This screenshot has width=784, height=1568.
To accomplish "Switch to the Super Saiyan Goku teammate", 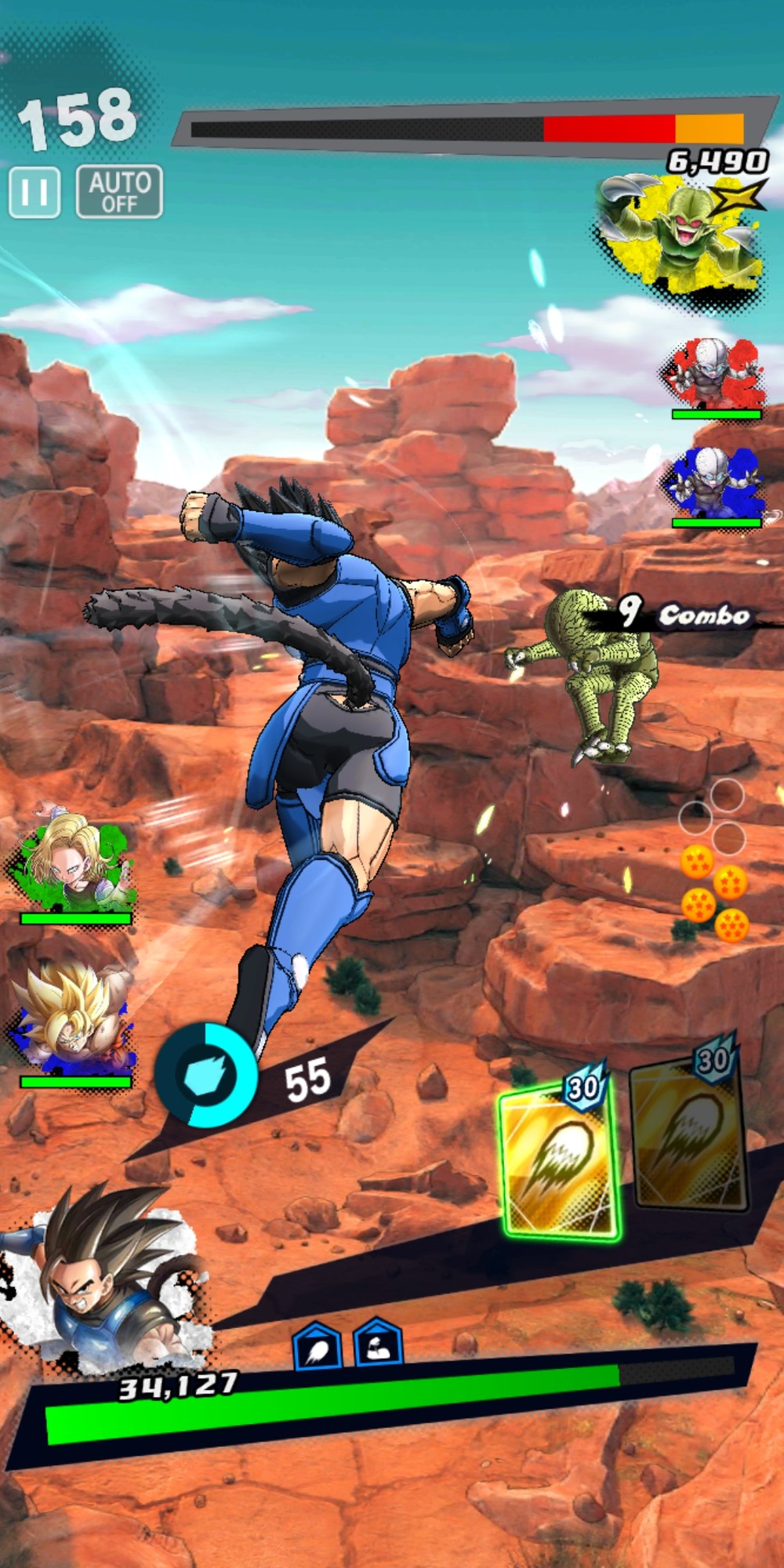I will 73,1023.
